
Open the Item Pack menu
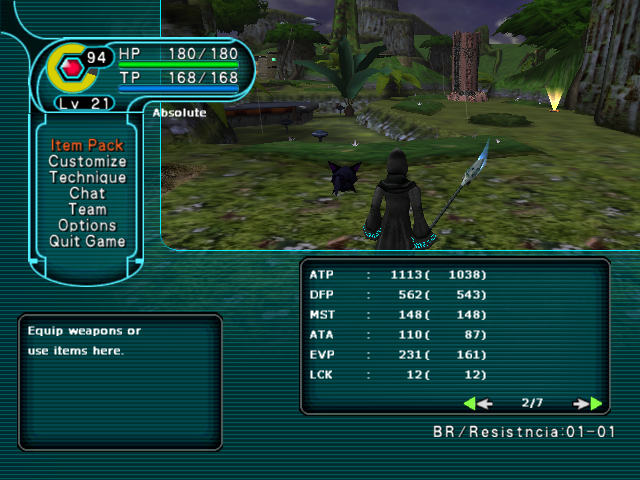(87, 146)
